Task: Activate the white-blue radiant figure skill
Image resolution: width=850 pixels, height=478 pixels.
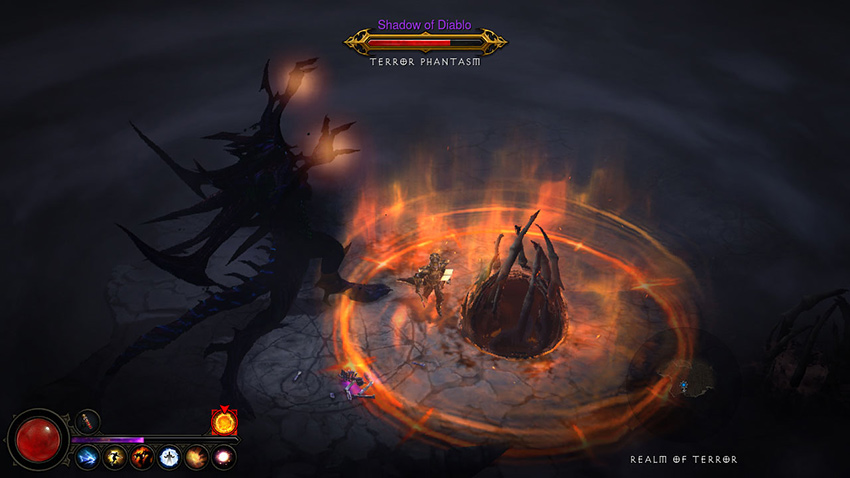Action: [168, 457]
